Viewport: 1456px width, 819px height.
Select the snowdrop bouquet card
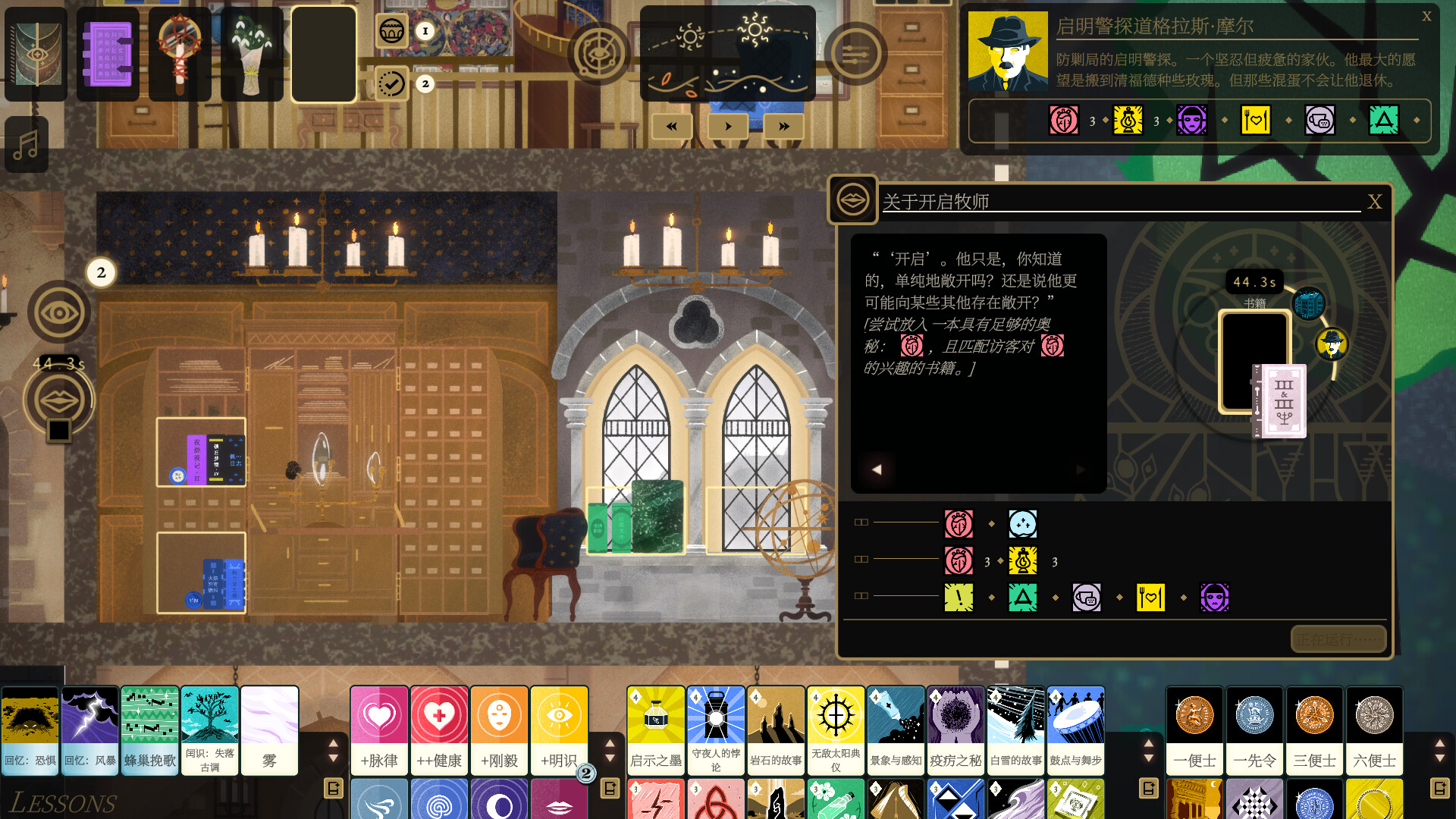253,53
